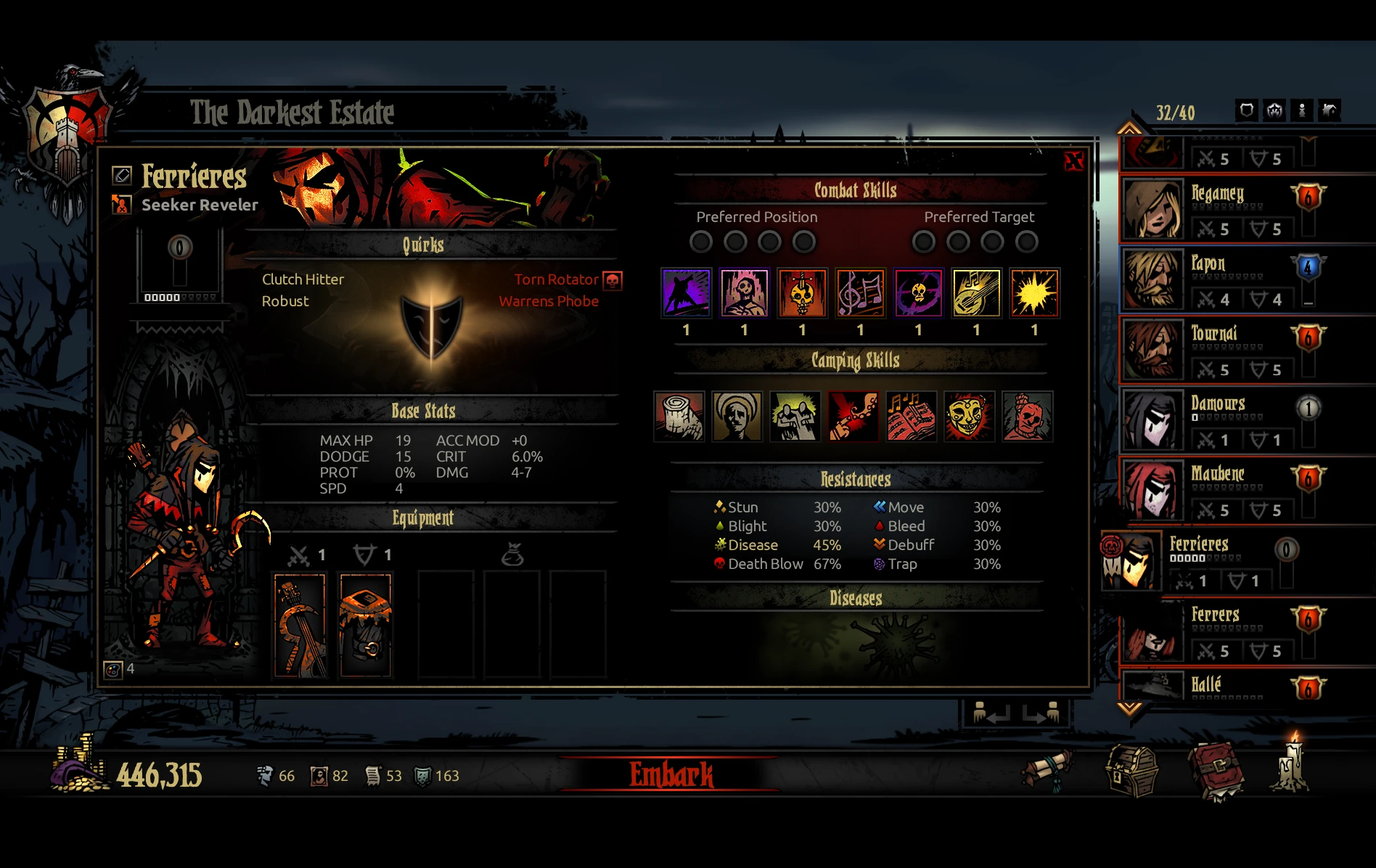Image resolution: width=1376 pixels, height=868 pixels.
Task: Open the treasure chest inventory icon
Action: point(1131,771)
